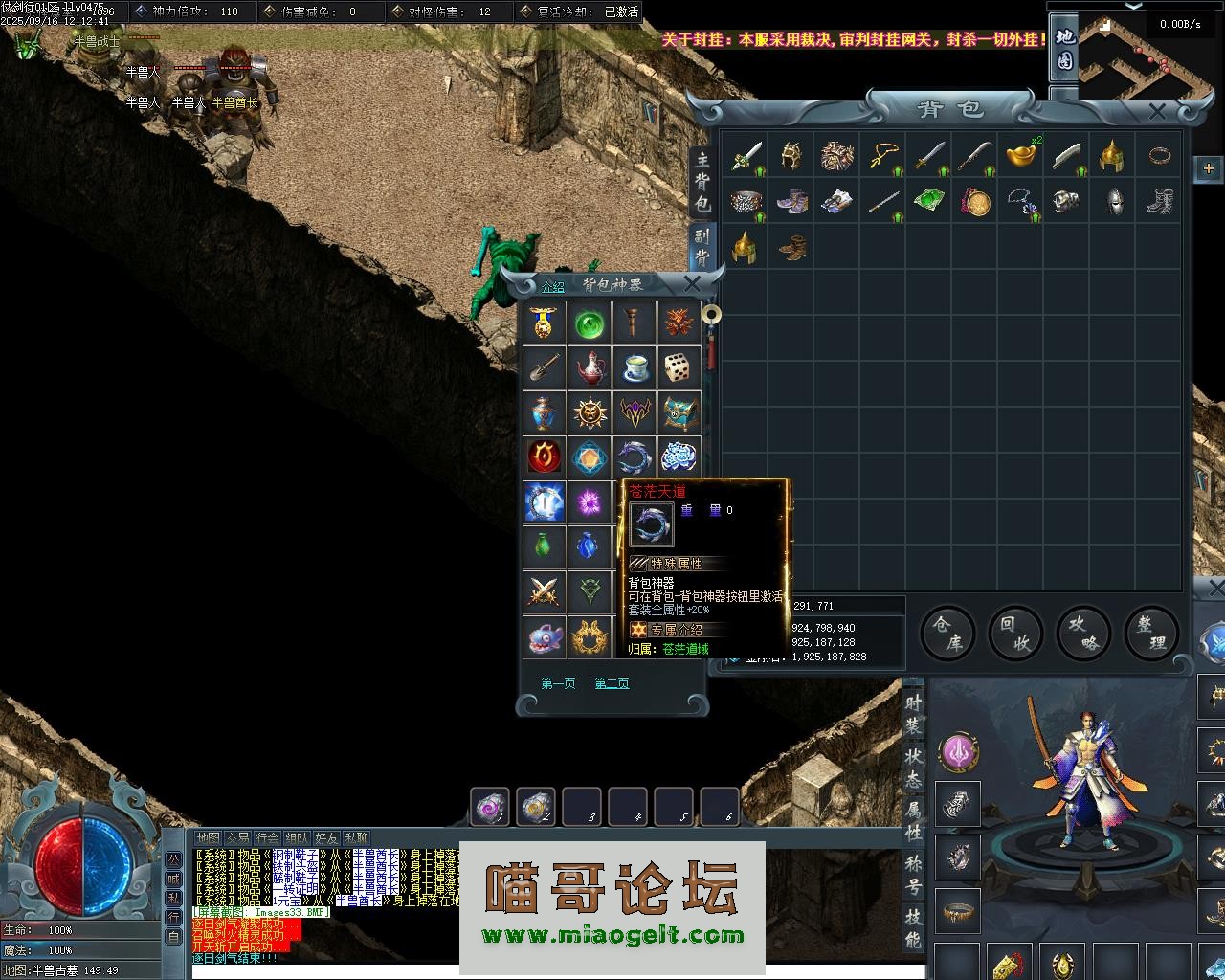Switch chat to the 行会 guild channel
1225x980 pixels.
(x=268, y=838)
